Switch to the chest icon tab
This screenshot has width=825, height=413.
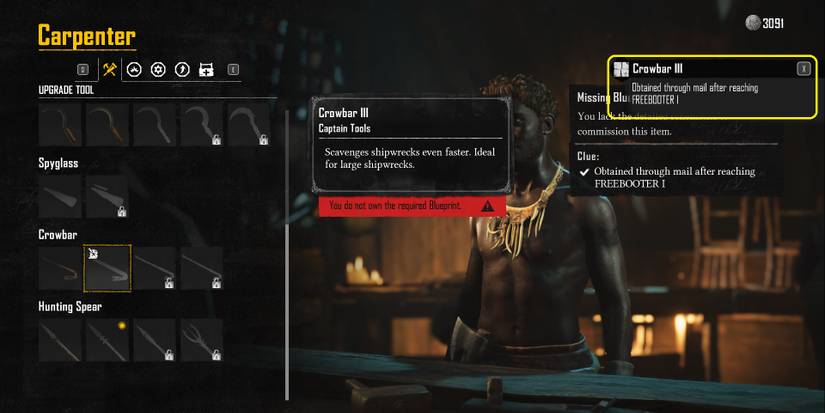pyautogui.click(x=206, y=70)
